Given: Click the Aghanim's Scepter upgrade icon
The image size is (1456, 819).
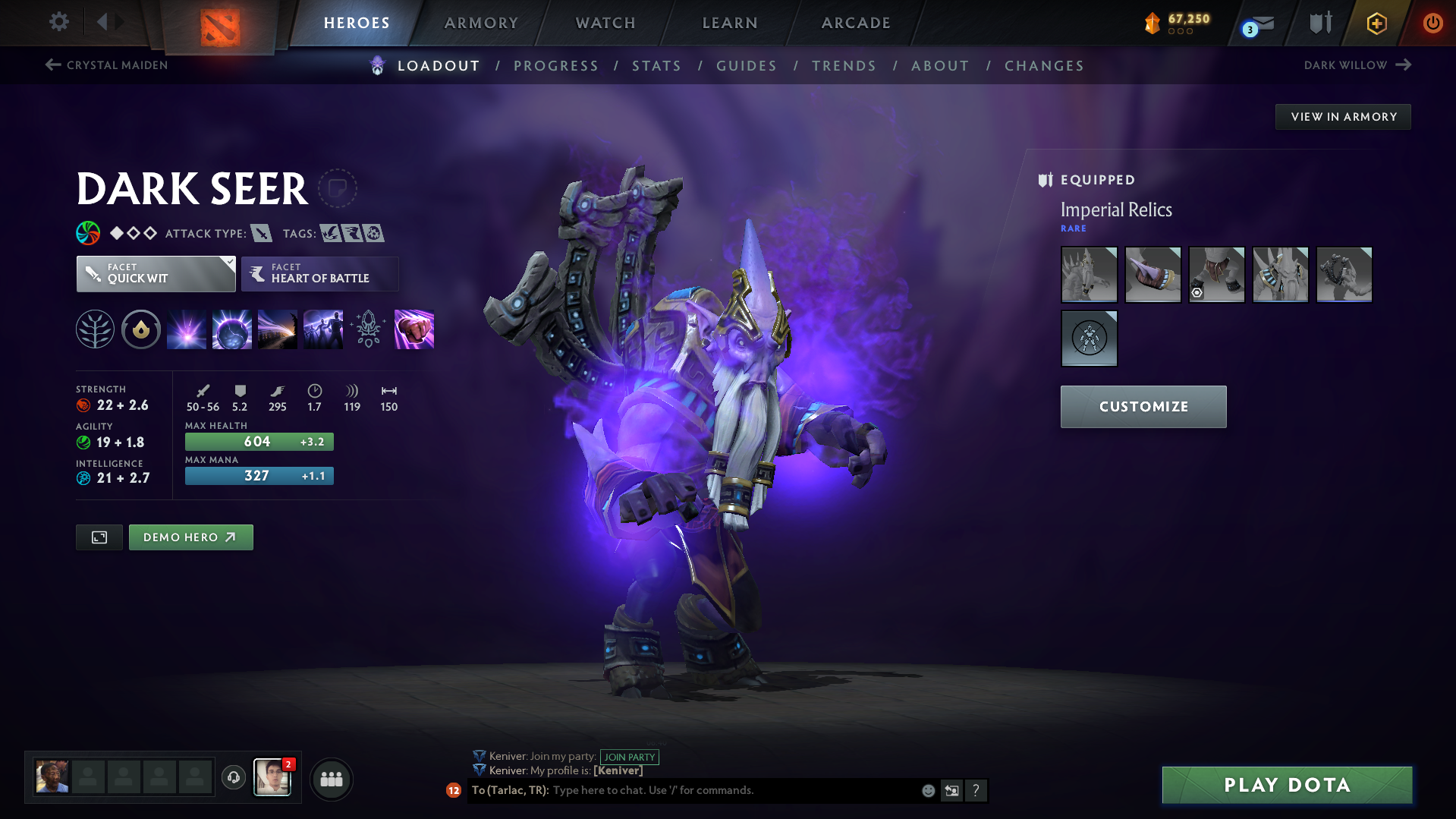Looking at the screenshot, I should tap(368, 329).
